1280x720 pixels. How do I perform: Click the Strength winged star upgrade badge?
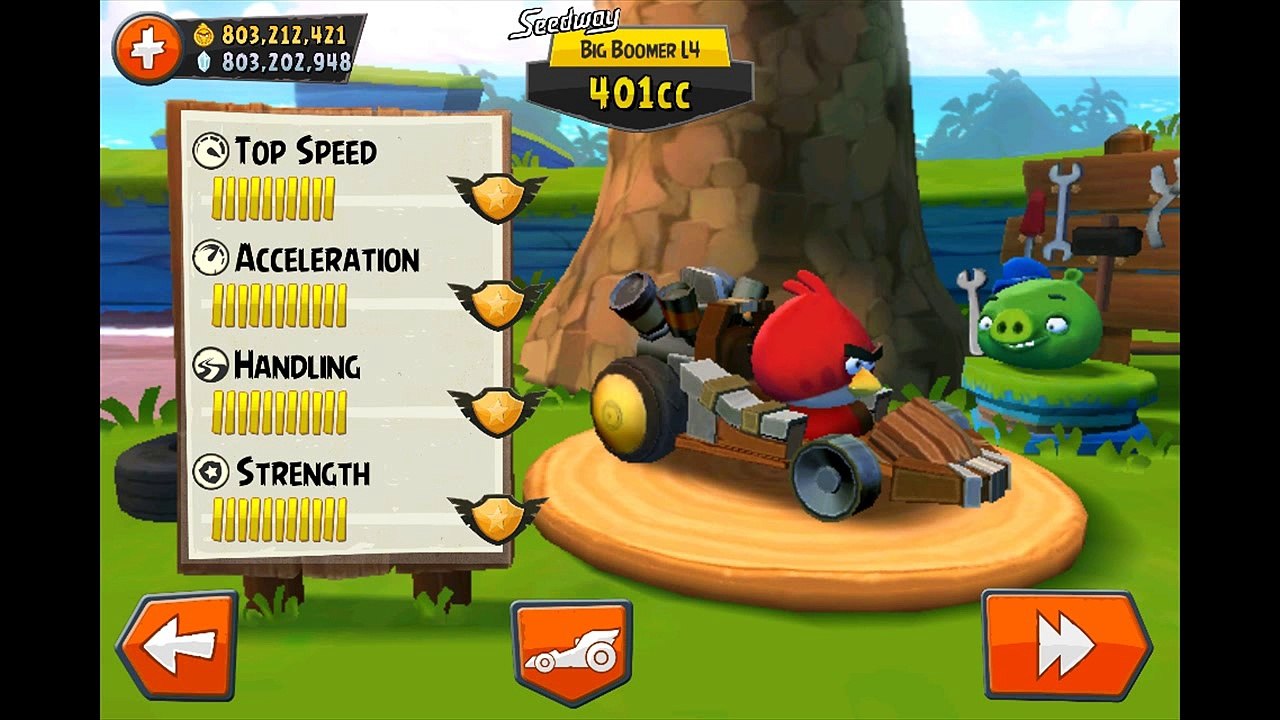click(x=497, y=516)
